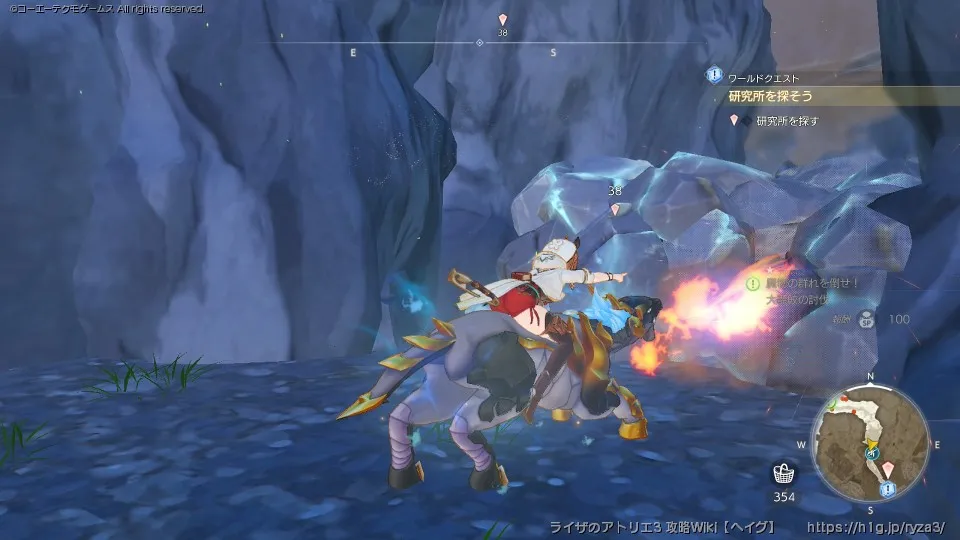Screen dimensions: 960x540
Task: Click the world quest exclamation badge icon
Action: pyautogui.click(x=714, y=75)
